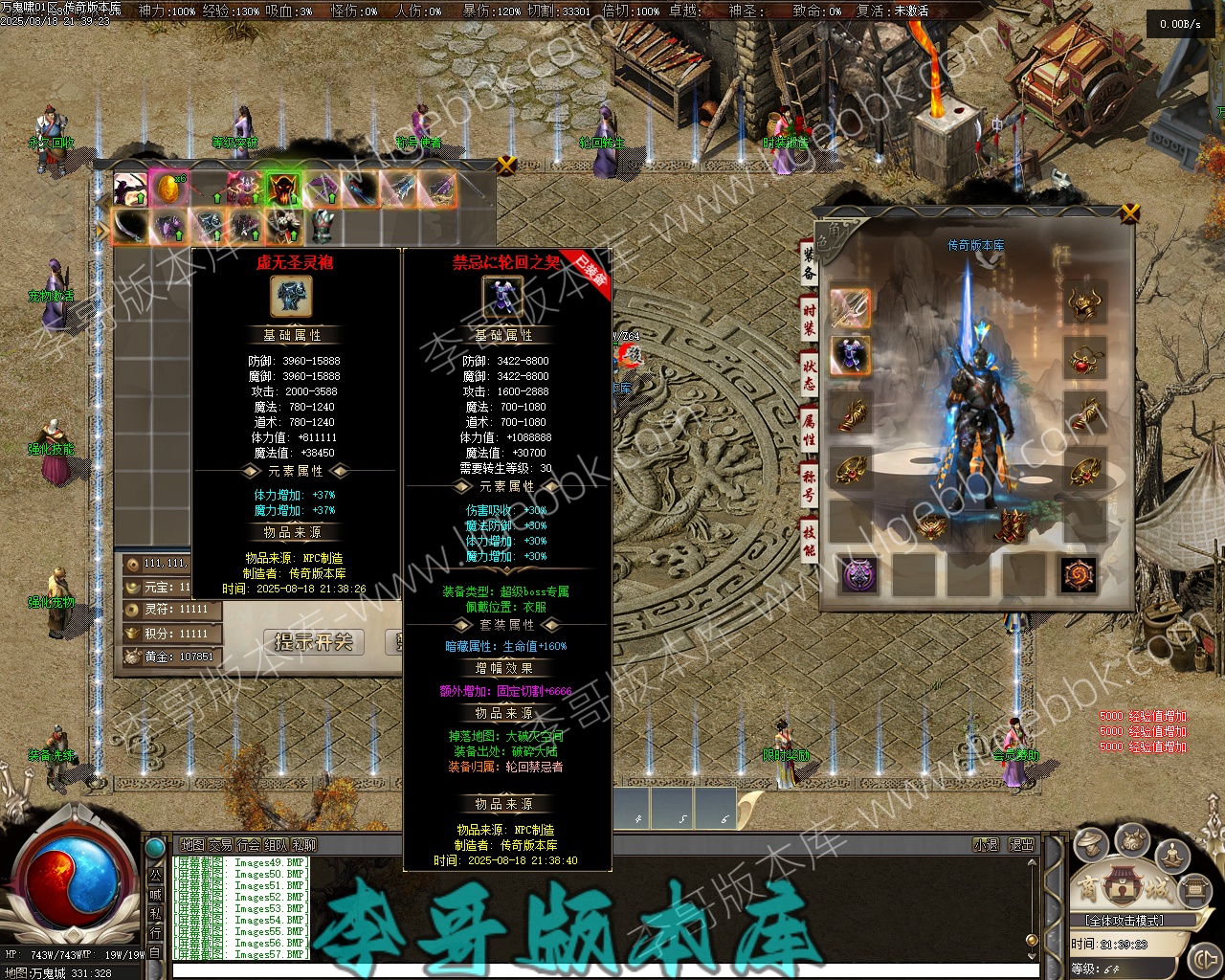Viewport: 1225px width, 980px height.
Task: Toggle the 提示开关 hint switch button
Action: (314, 641)
